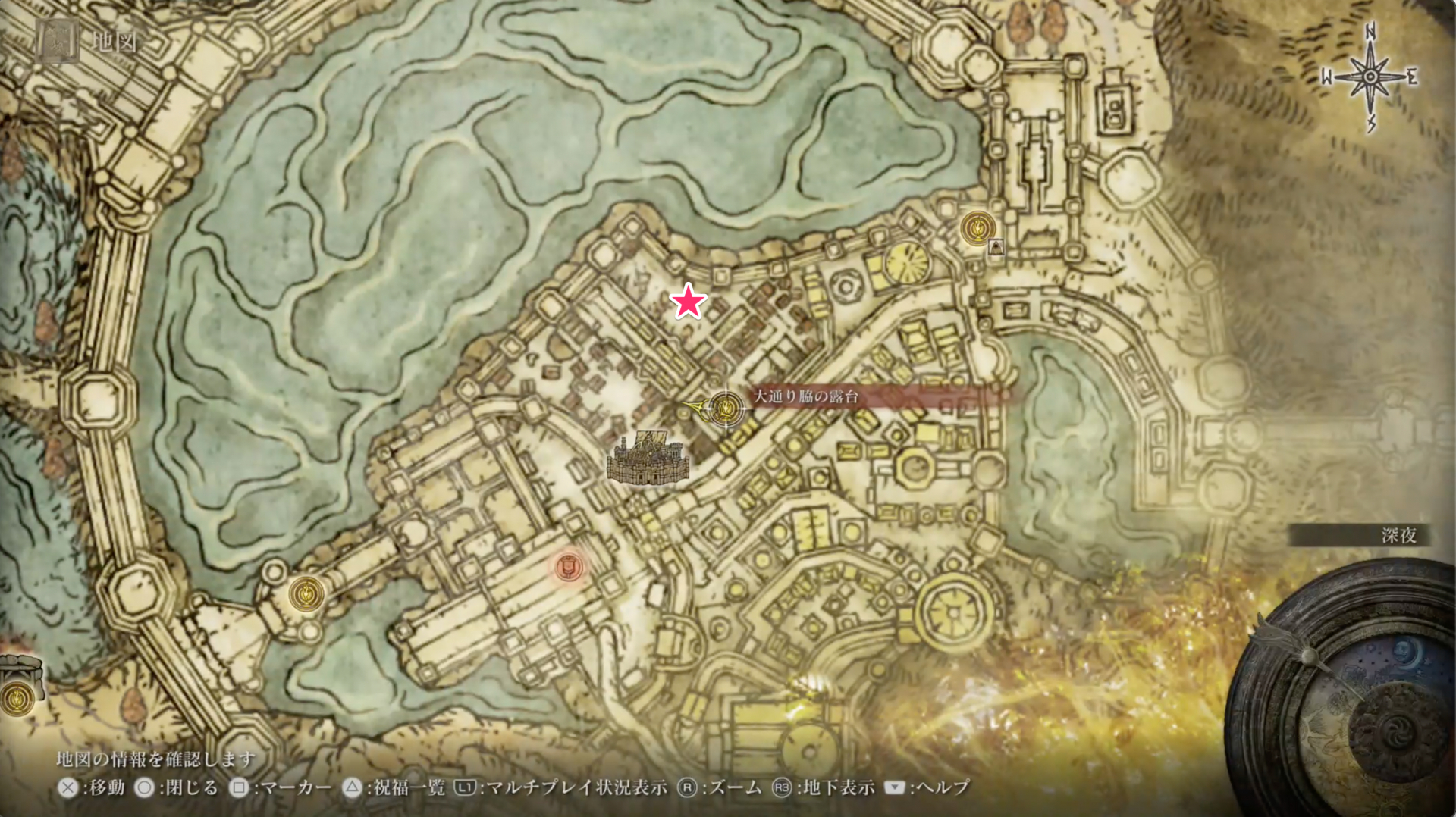The width and height of the screenshot is (1456, 817).
Task: Click the △ 祝福一覧 grace list prompt icon
Action: click(x=352, y=787)
